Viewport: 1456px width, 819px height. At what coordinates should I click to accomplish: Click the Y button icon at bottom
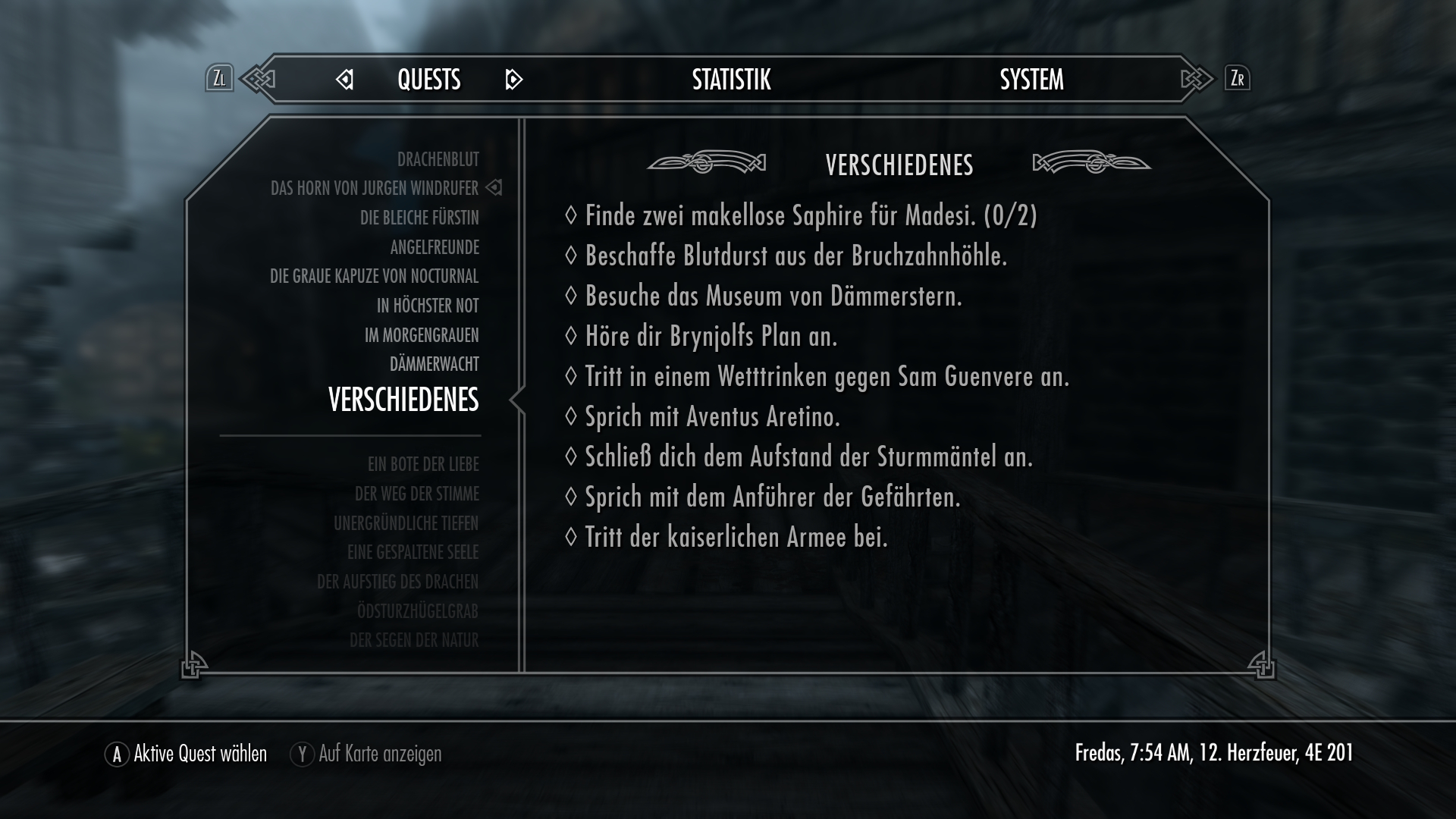pyautogui.click(x=302, y=754)
